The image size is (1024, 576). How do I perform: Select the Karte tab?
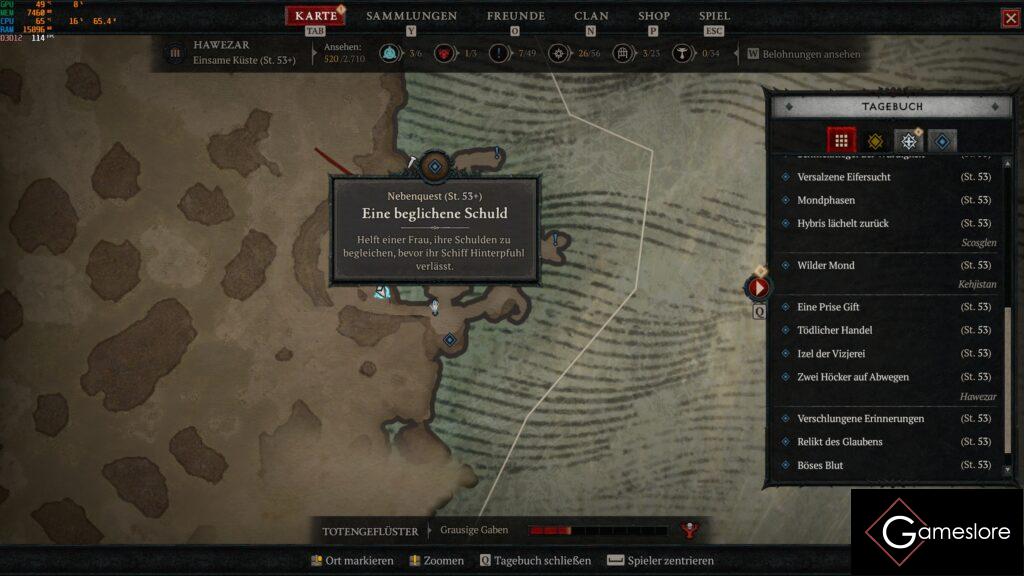(316, 16)
